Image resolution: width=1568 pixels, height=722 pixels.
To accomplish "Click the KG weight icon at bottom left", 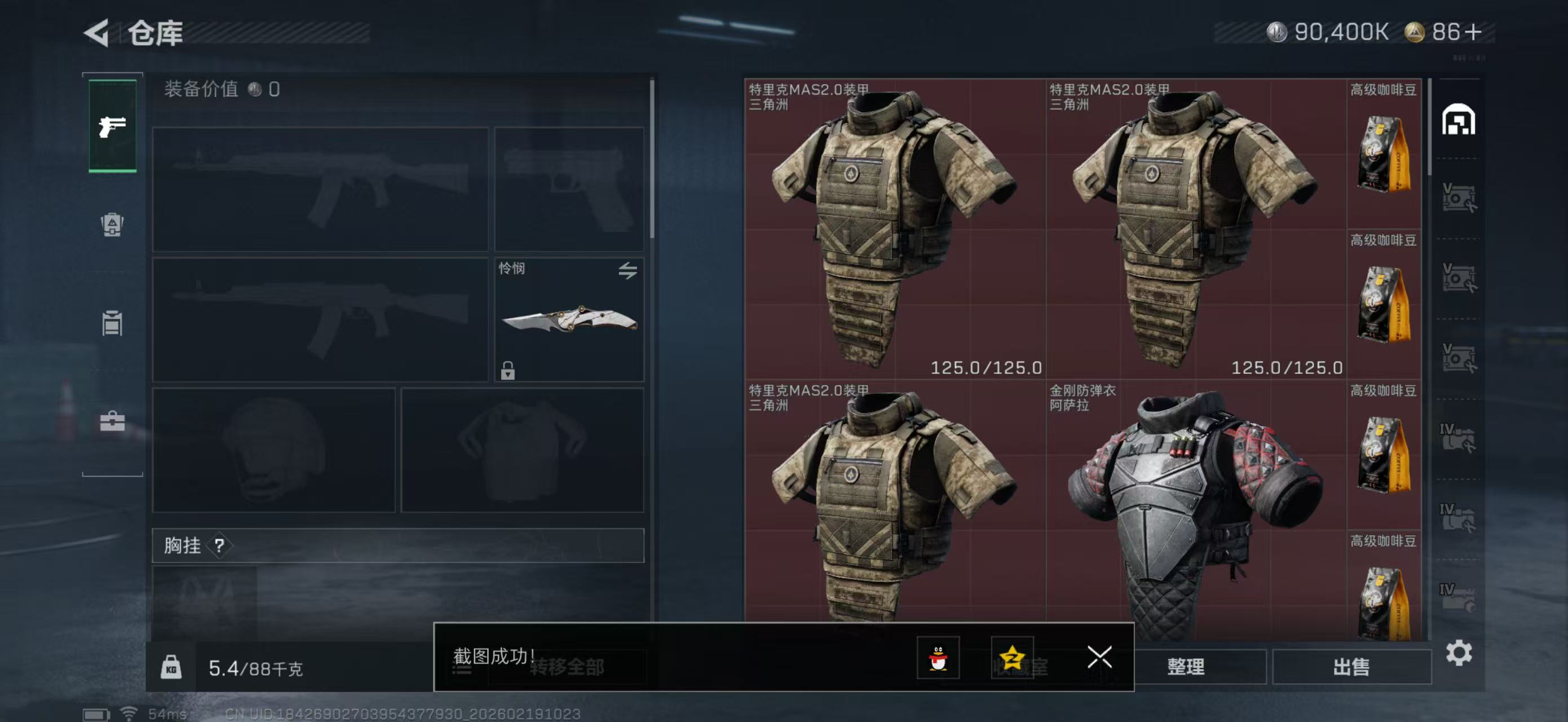I will click(x=171, y=668).
